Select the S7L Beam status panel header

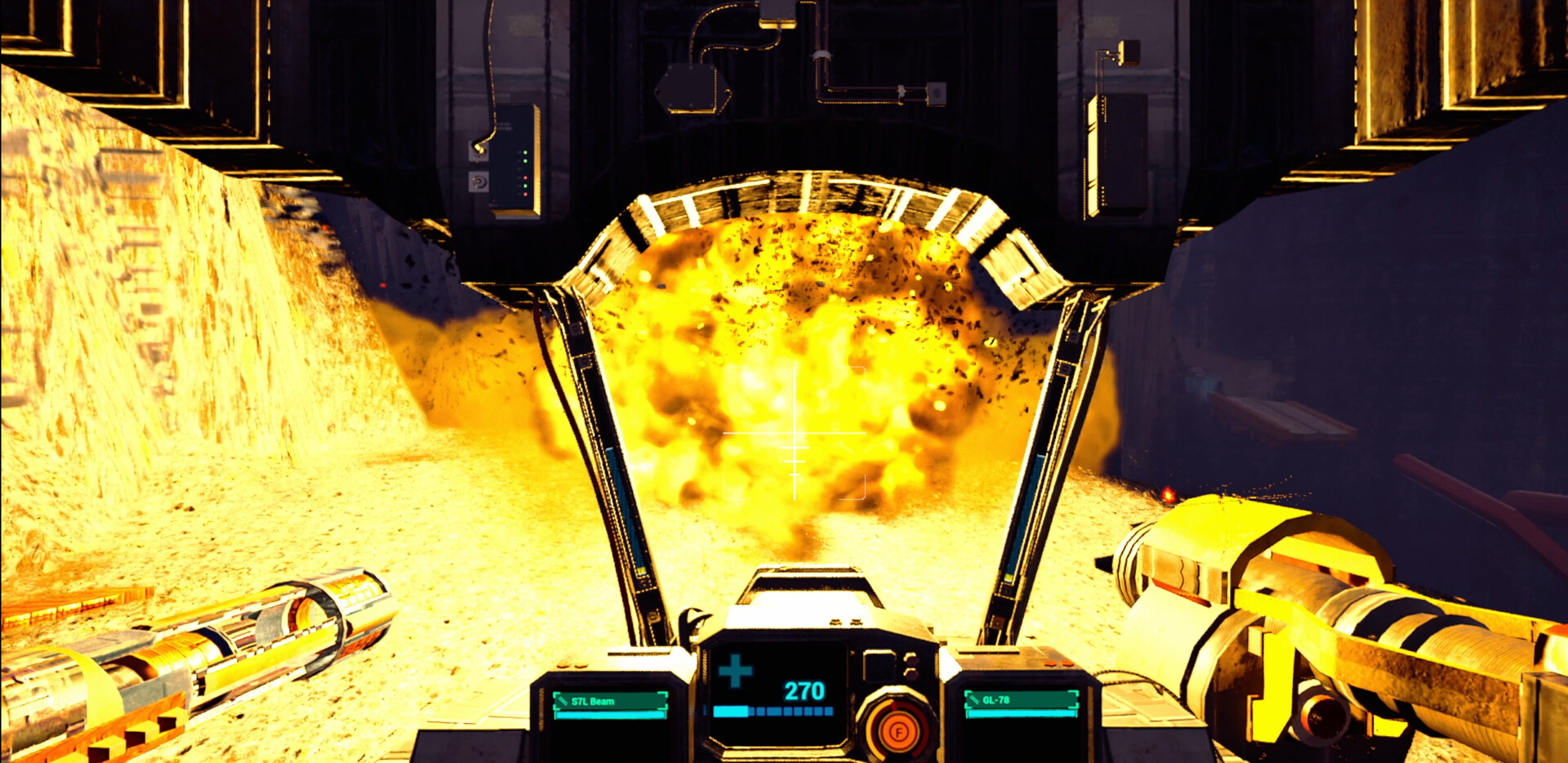(612, 700)
